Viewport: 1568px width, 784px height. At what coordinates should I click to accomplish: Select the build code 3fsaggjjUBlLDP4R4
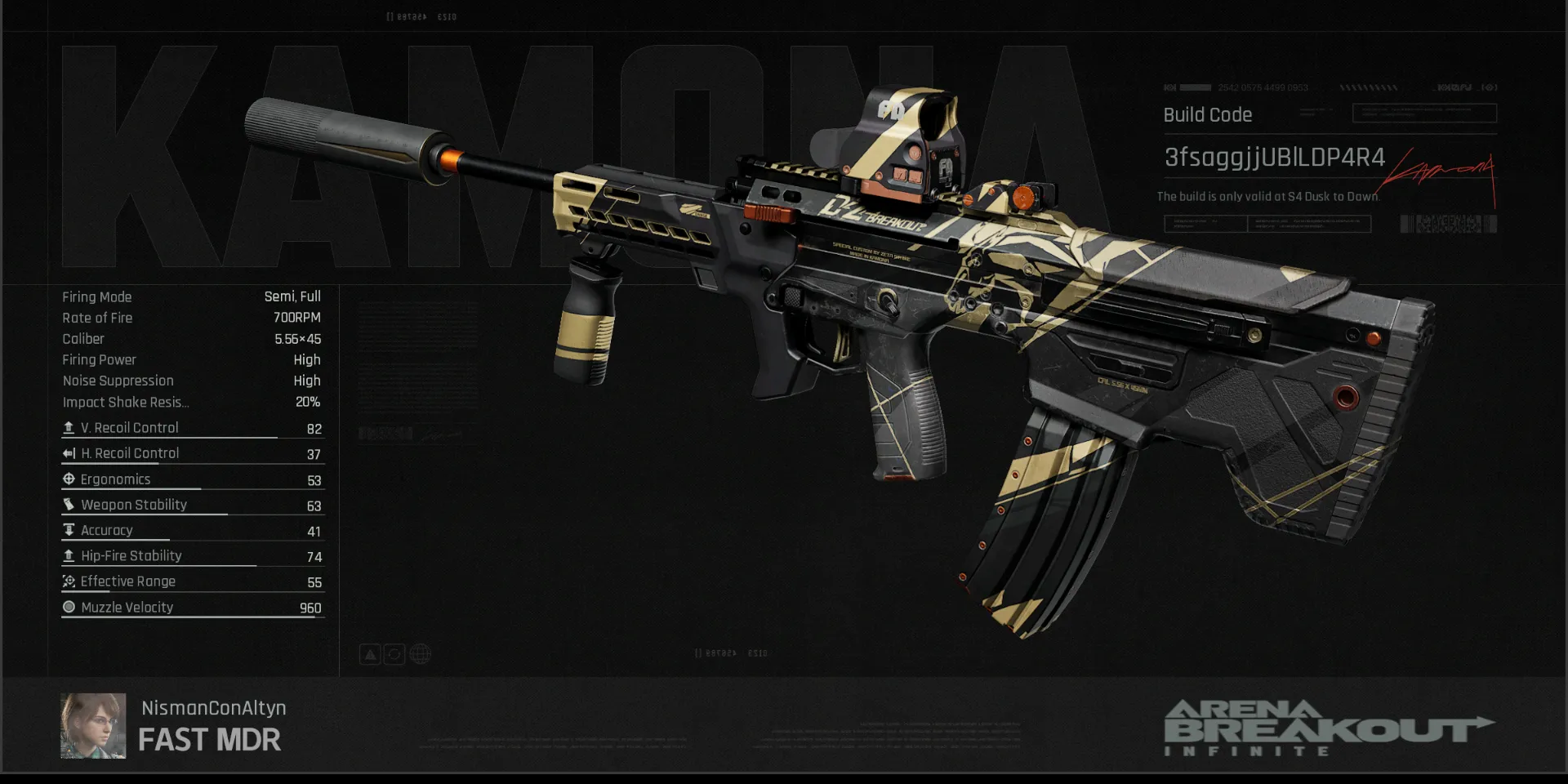click(x=1274, y=158)
